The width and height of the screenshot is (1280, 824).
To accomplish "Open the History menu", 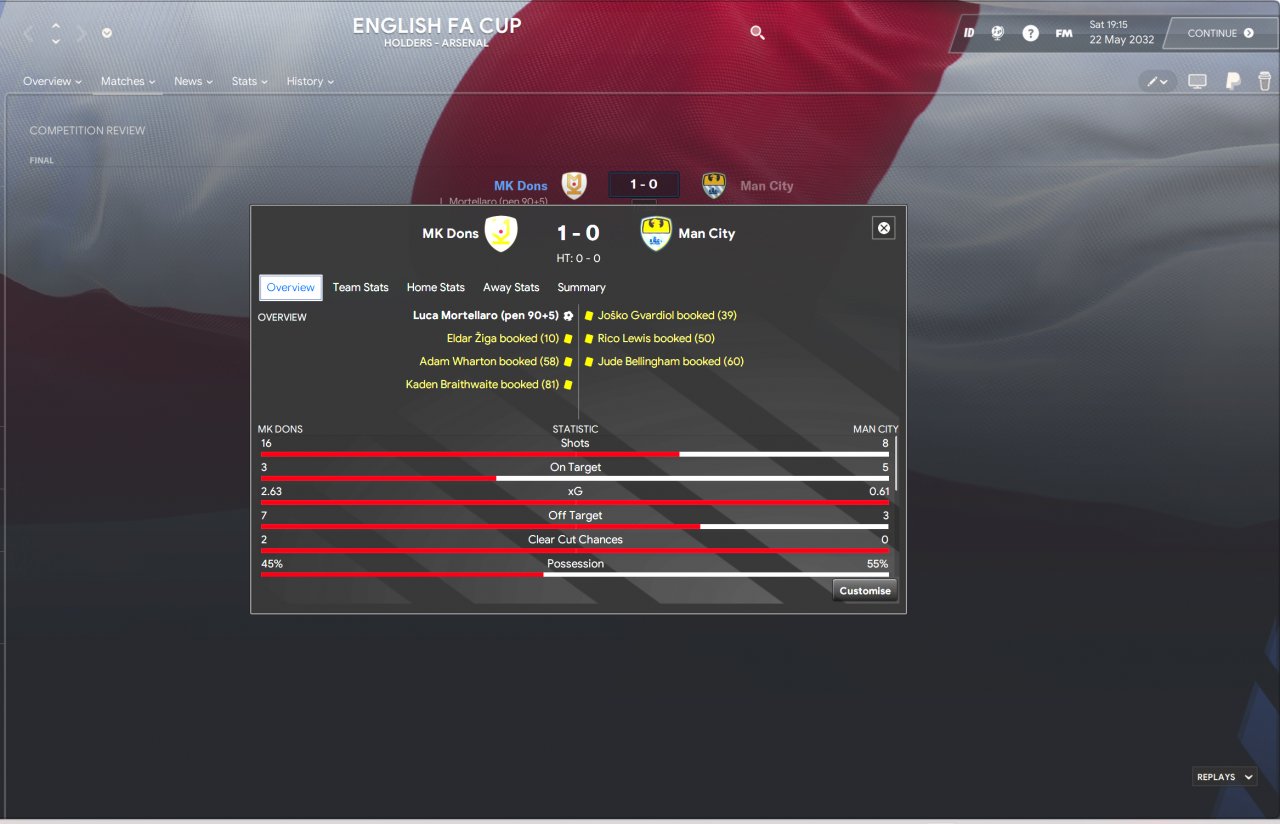I will (x=310, y=81).
